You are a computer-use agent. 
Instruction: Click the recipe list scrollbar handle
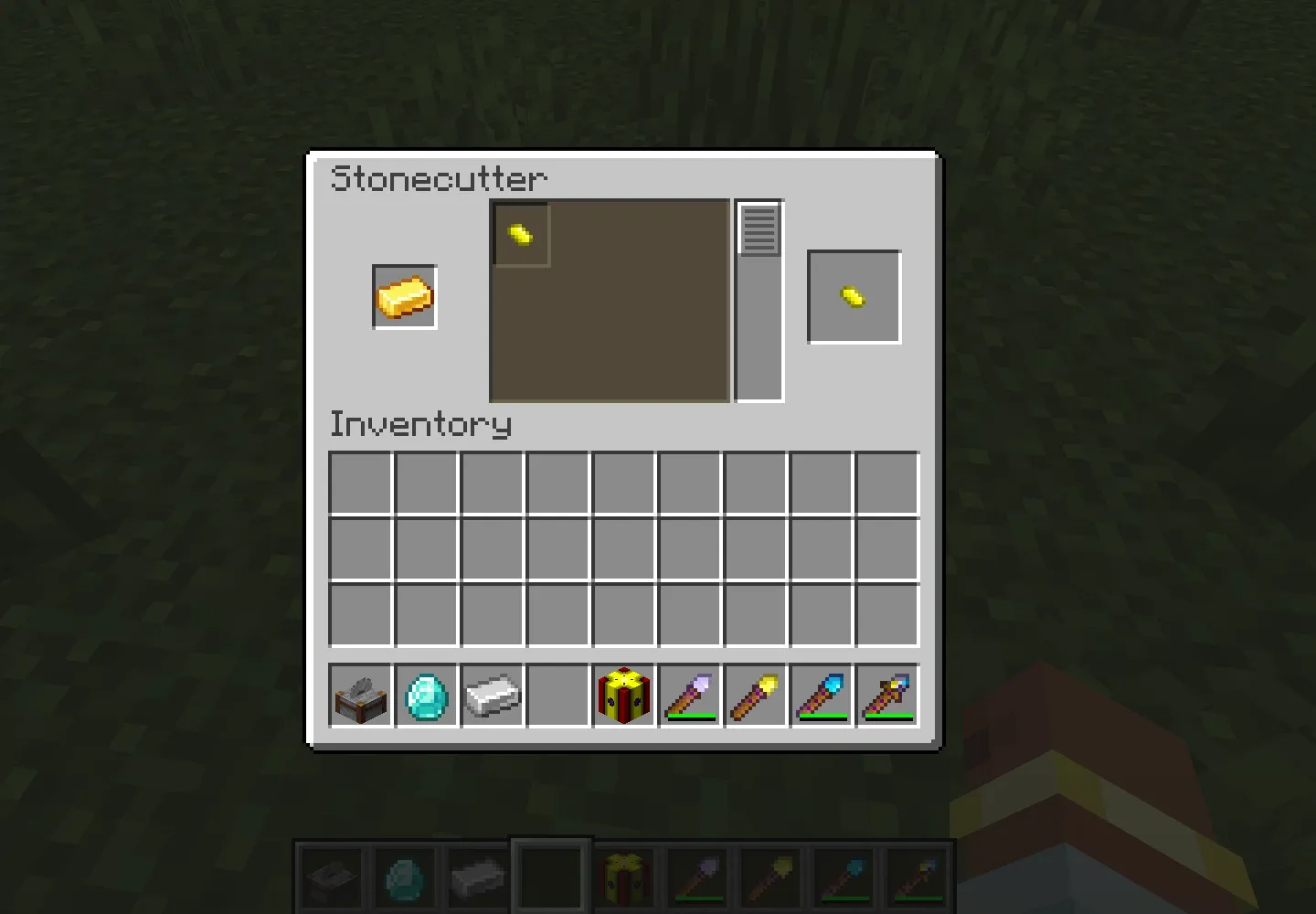point(759,228)
